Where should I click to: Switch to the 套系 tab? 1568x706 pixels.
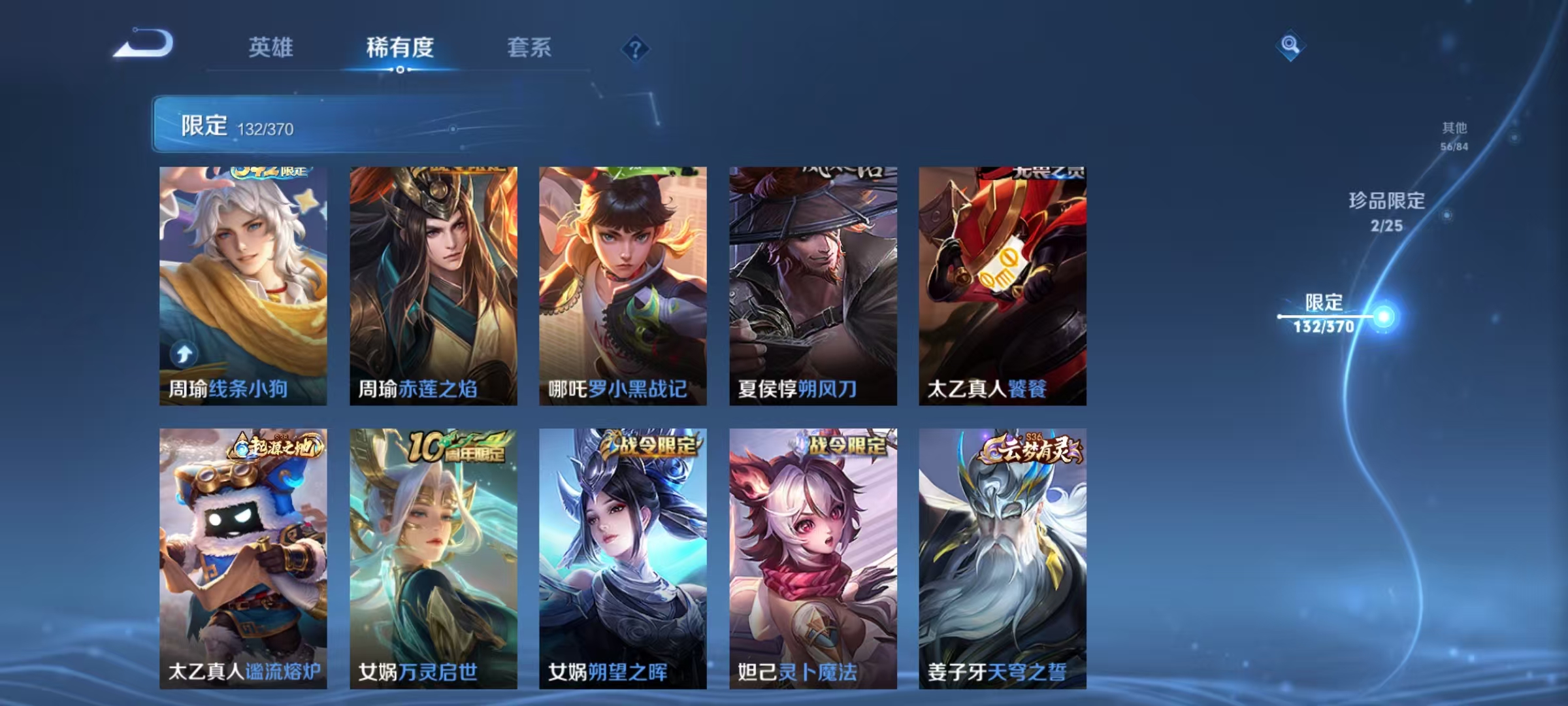529,47
